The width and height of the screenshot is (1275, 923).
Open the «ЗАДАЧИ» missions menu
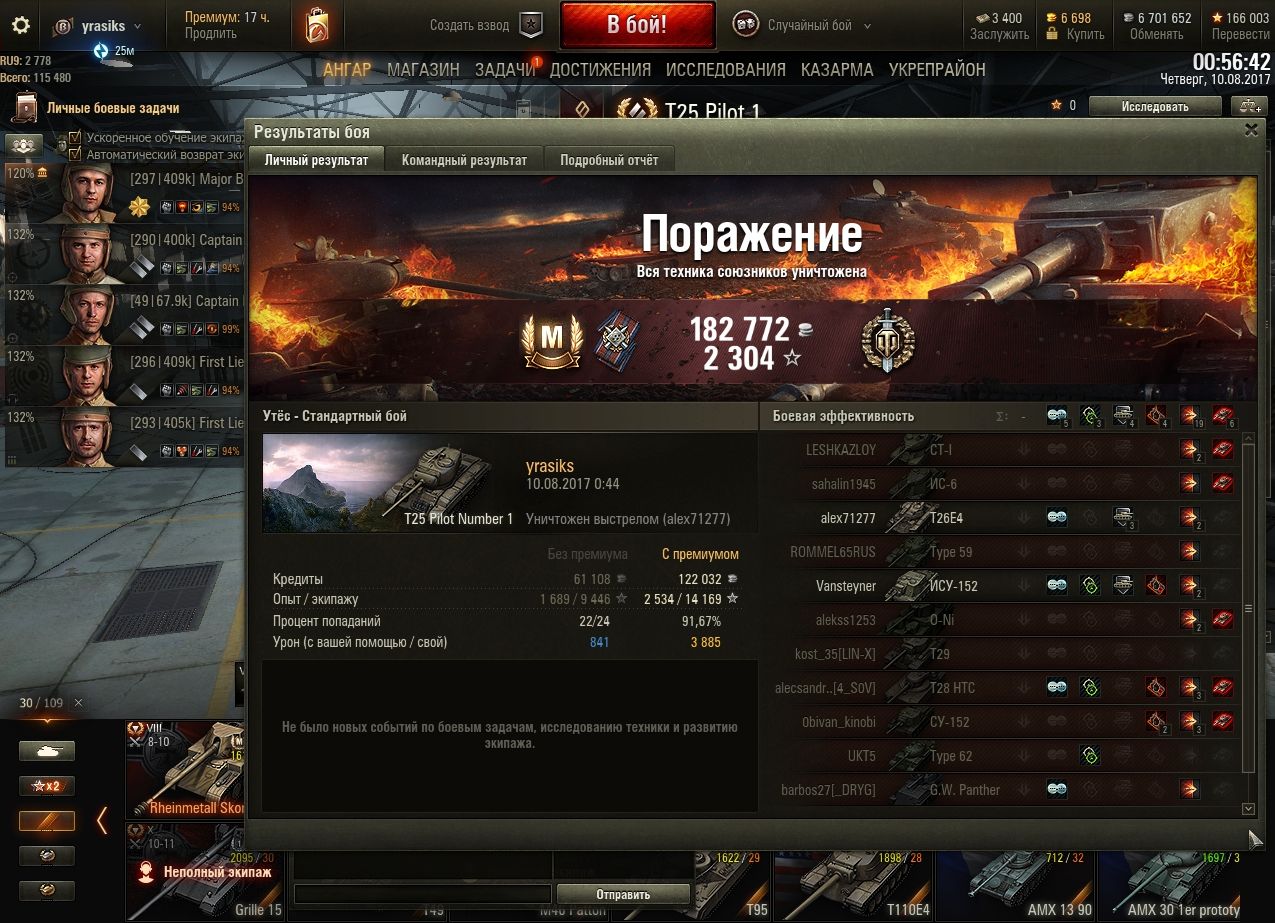(505, 70)
